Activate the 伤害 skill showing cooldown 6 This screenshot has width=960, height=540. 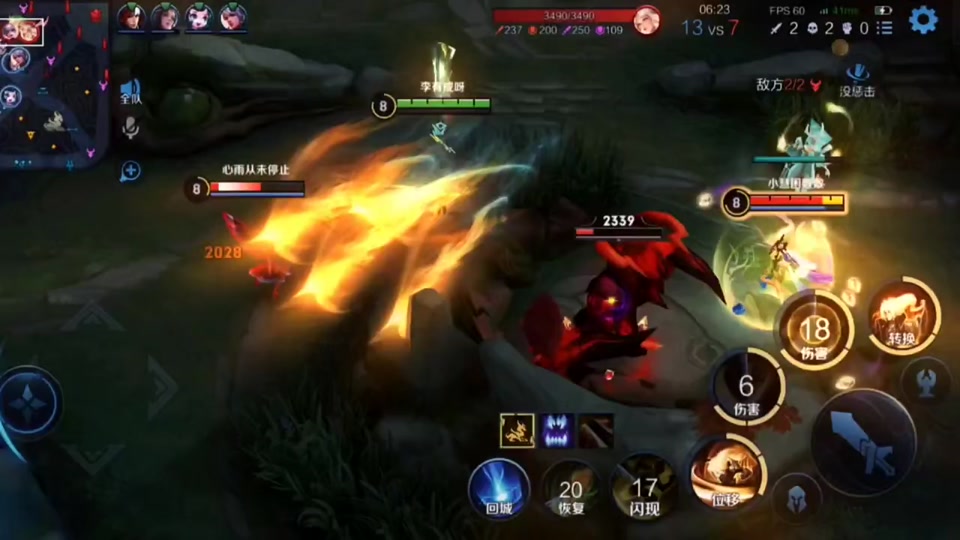tap(747, 388)
